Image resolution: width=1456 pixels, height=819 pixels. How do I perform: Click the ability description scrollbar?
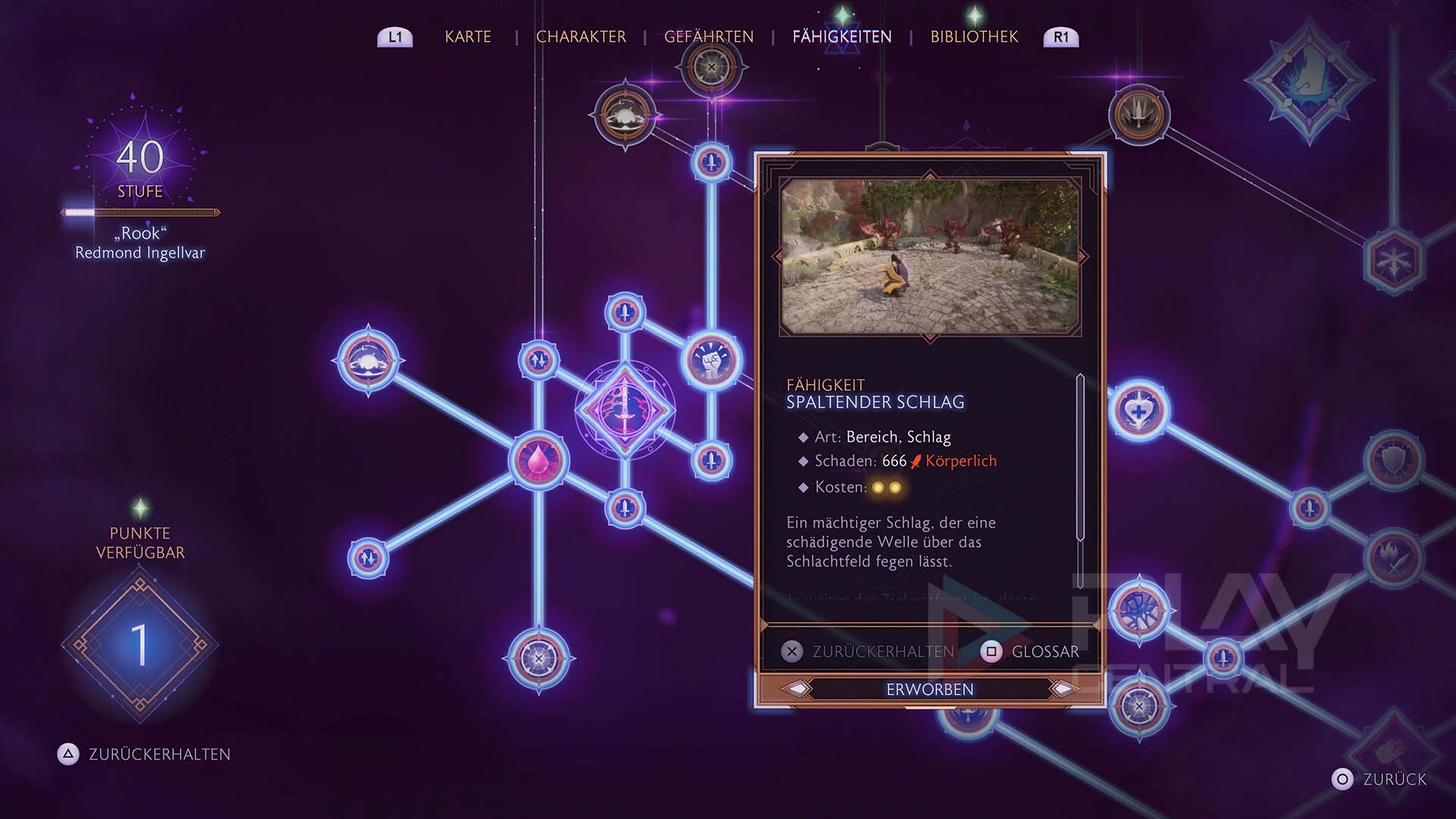(1080, 457)
